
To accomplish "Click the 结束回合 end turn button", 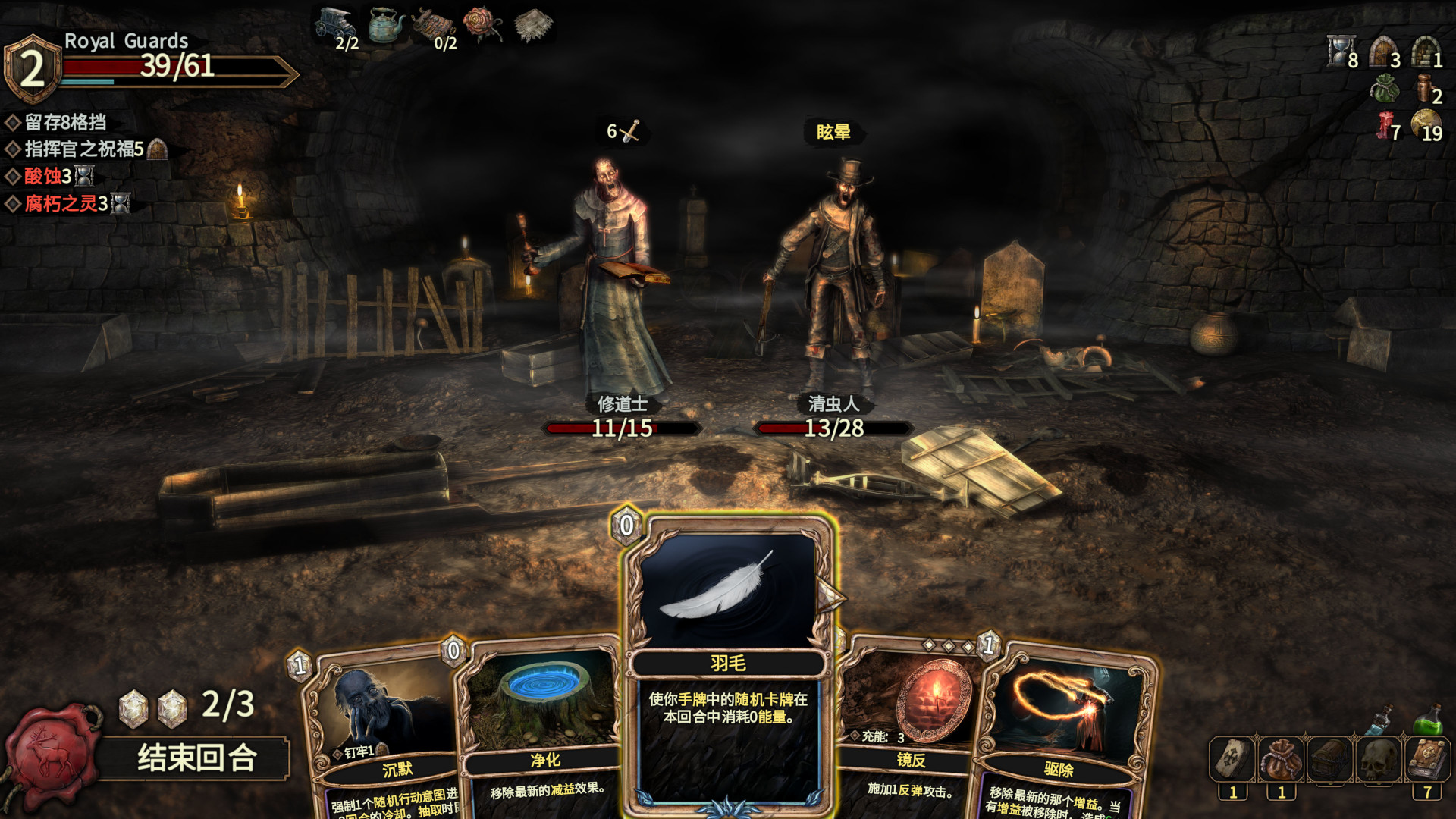I will [196, 758].
